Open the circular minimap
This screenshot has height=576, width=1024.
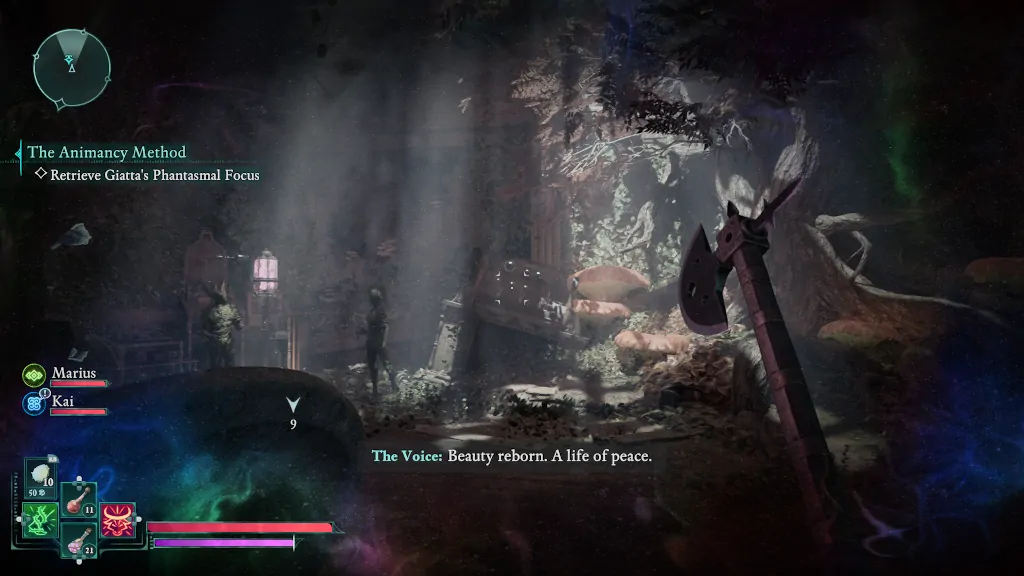pyautogui.click(x=71, y=68)
